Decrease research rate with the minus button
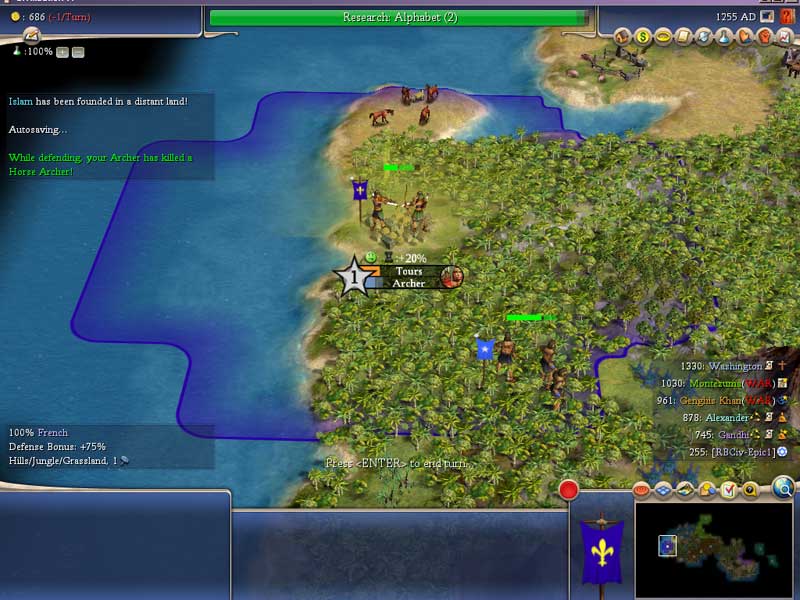This screenshot has width=800, height=600. pos(78,52)
